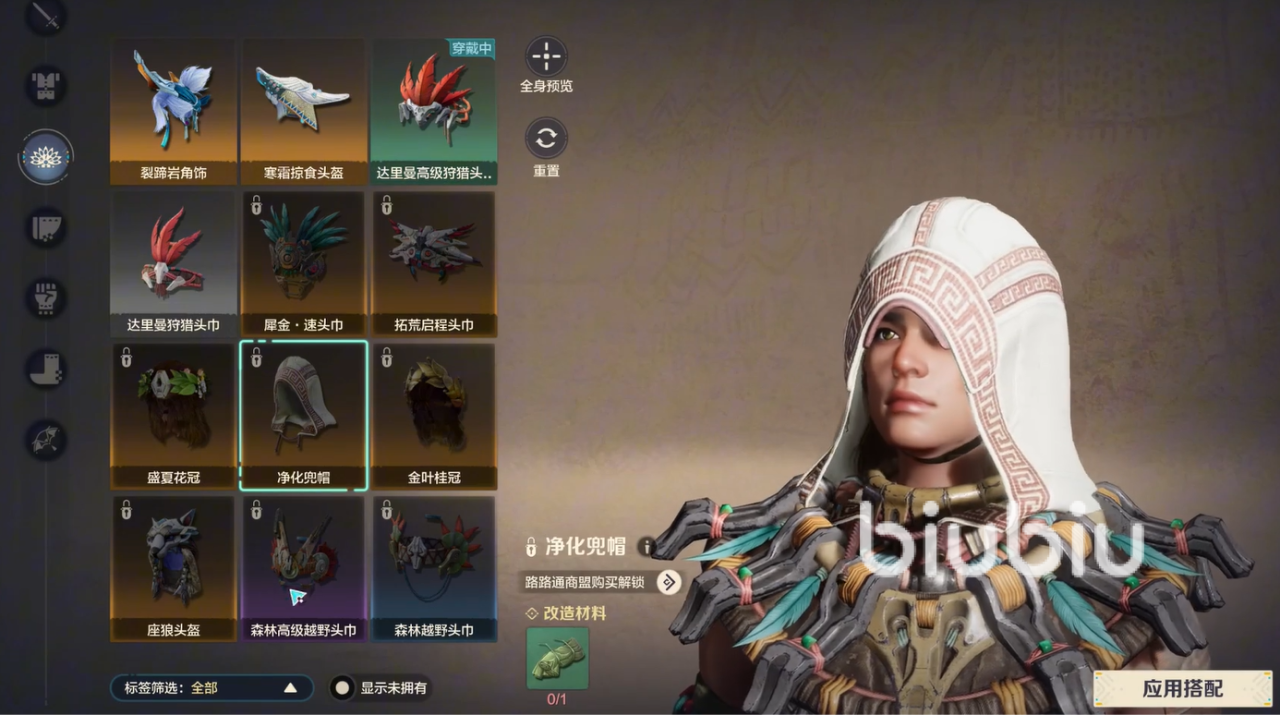1280x715 pixels.
Task: Choose the 座狼头盔 wolf helmet
Action: tap(173, 568)
